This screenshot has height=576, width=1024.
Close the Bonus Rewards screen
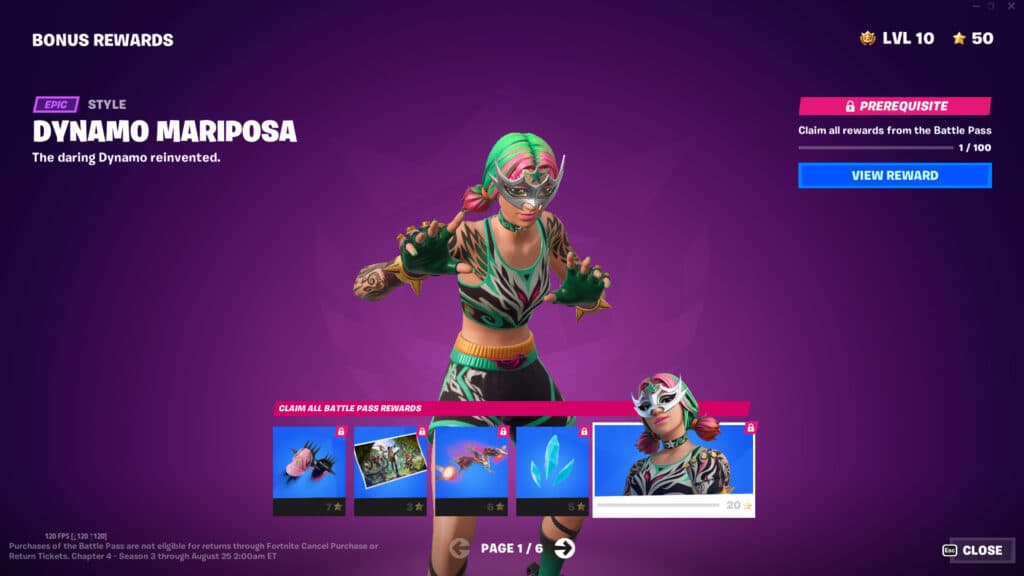point(972,550)
